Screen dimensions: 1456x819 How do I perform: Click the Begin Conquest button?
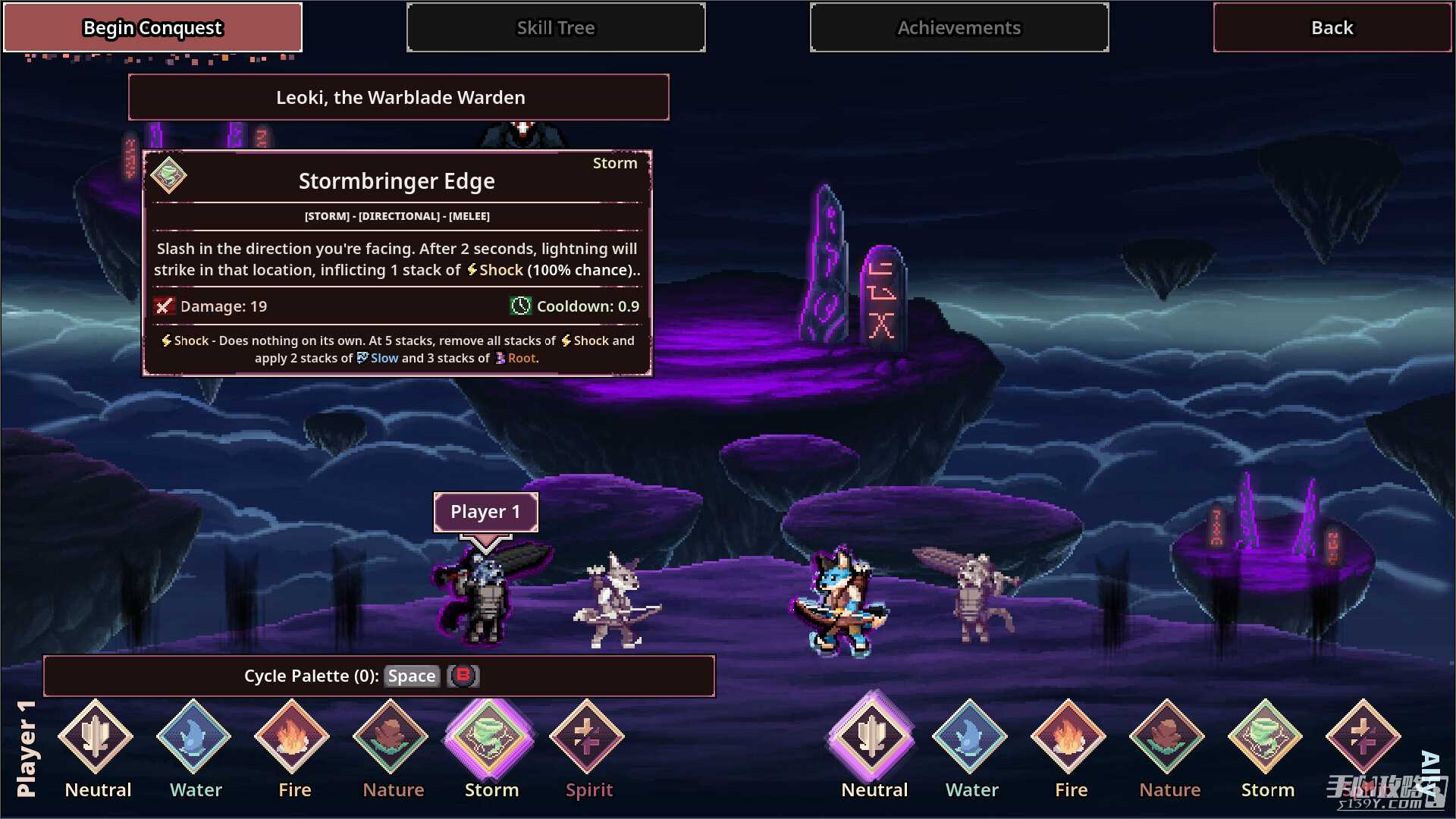click(152, 28)
